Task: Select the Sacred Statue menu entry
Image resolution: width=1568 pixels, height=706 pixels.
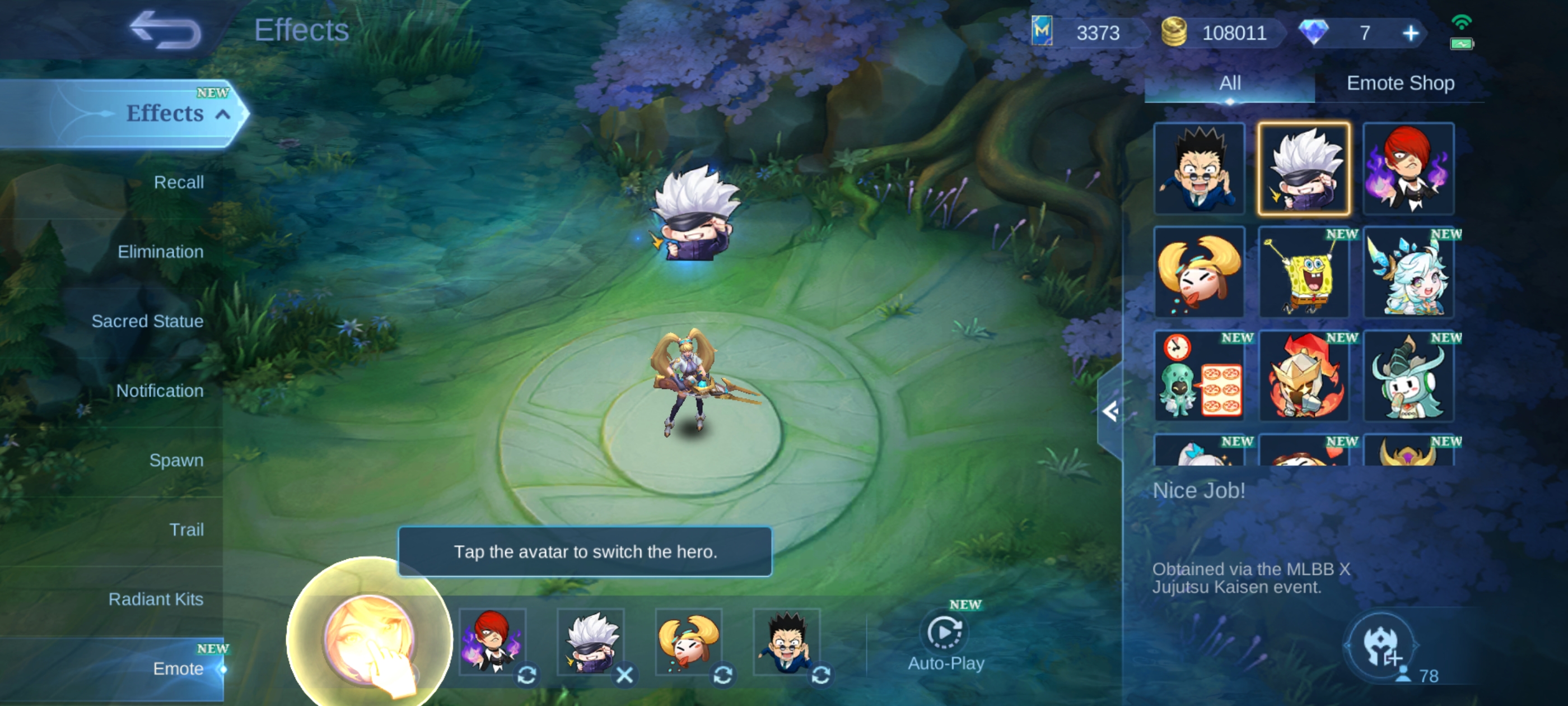Action: pos(147,321)
